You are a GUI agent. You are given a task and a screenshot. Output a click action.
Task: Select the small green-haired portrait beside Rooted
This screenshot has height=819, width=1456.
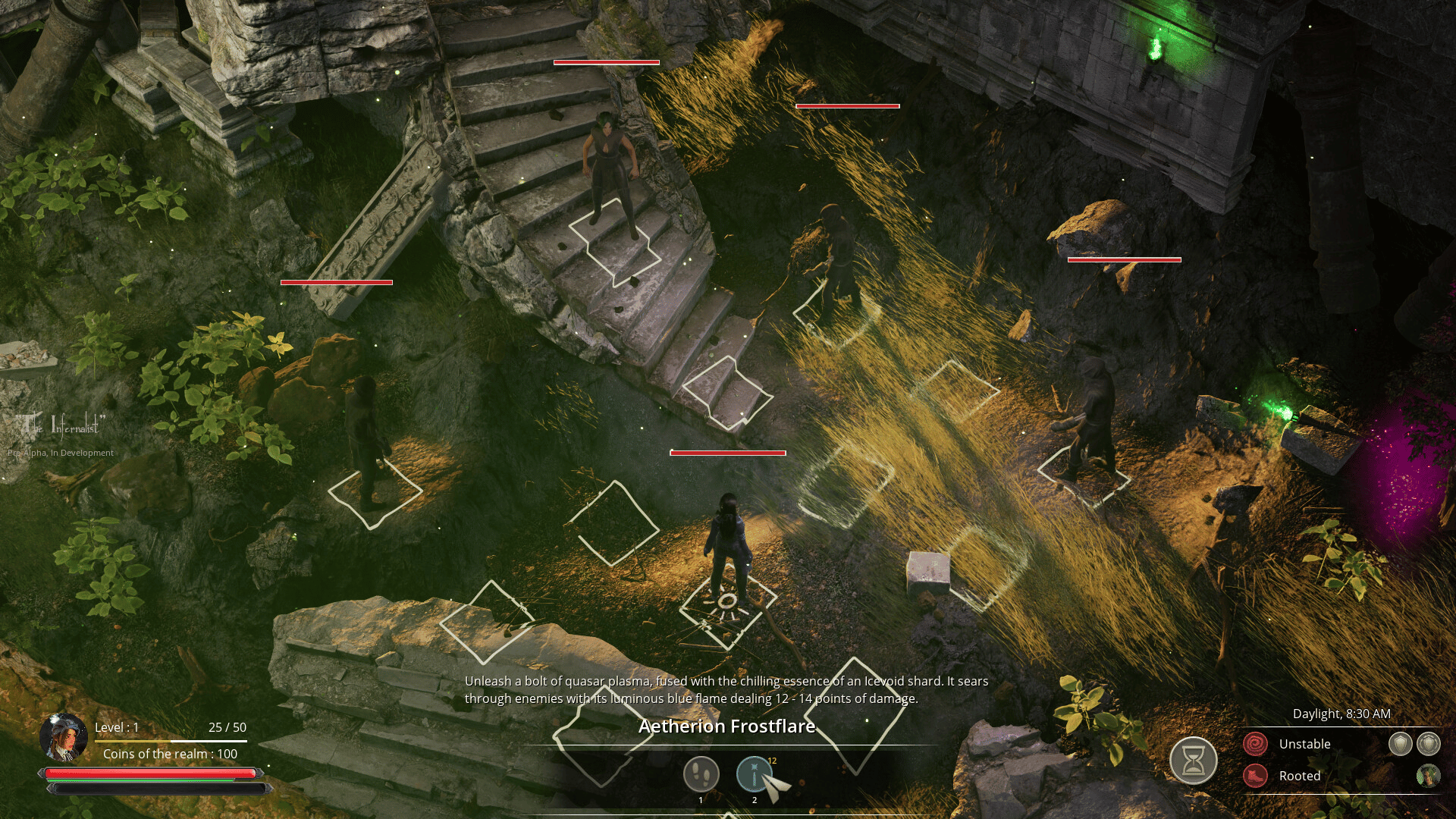[1428, 776]
